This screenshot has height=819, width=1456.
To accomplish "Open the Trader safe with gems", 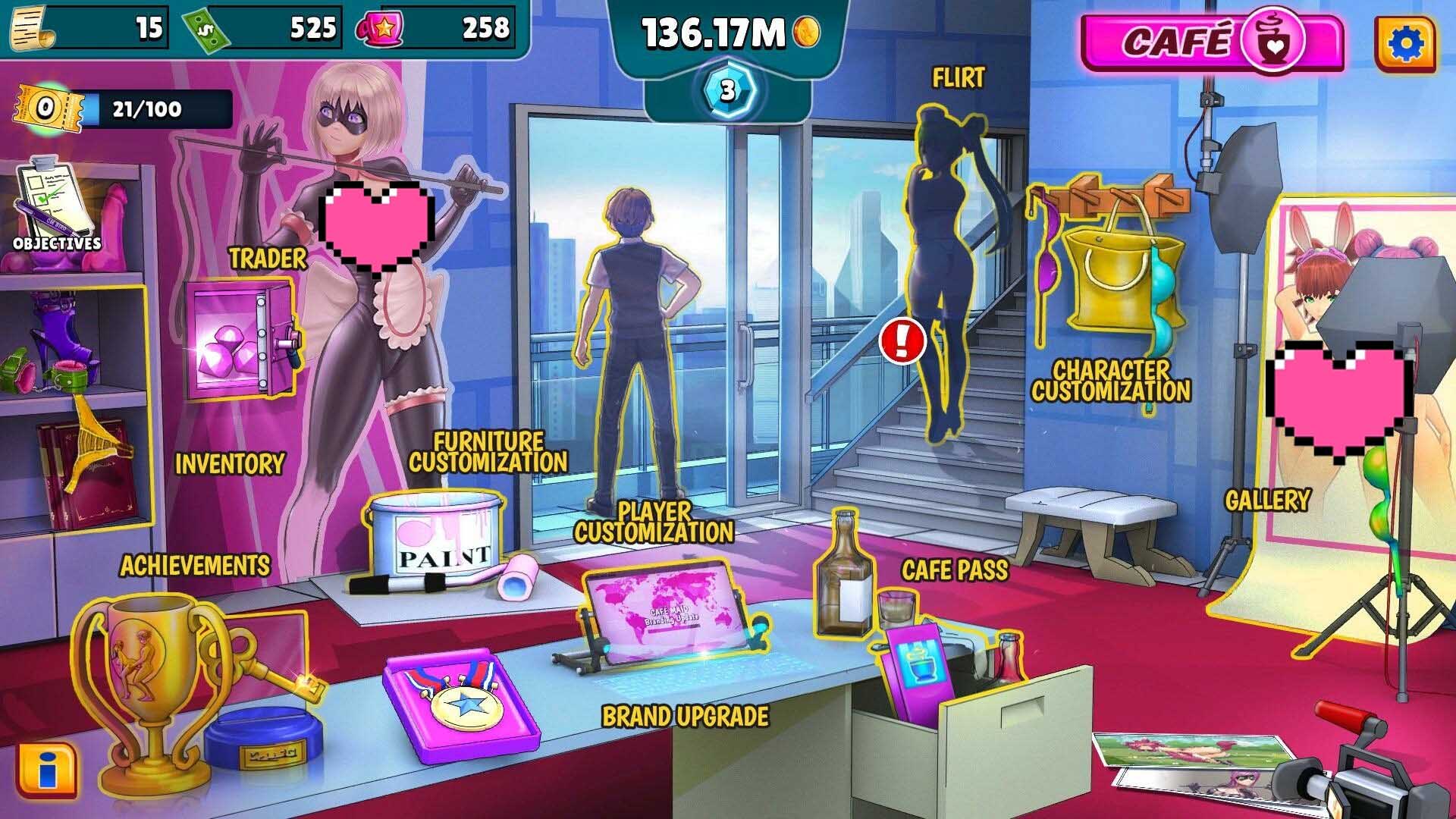I will coord(239,339).
